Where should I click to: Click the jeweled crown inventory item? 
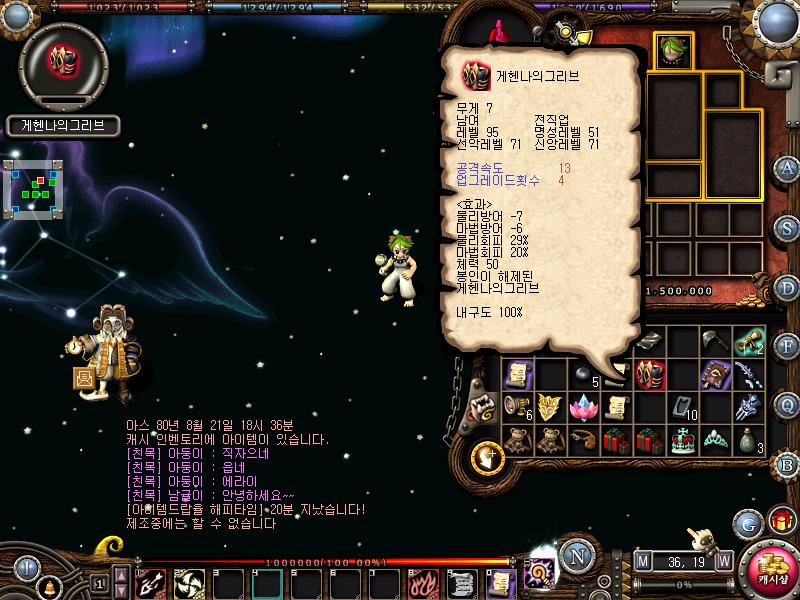(684, 439)
